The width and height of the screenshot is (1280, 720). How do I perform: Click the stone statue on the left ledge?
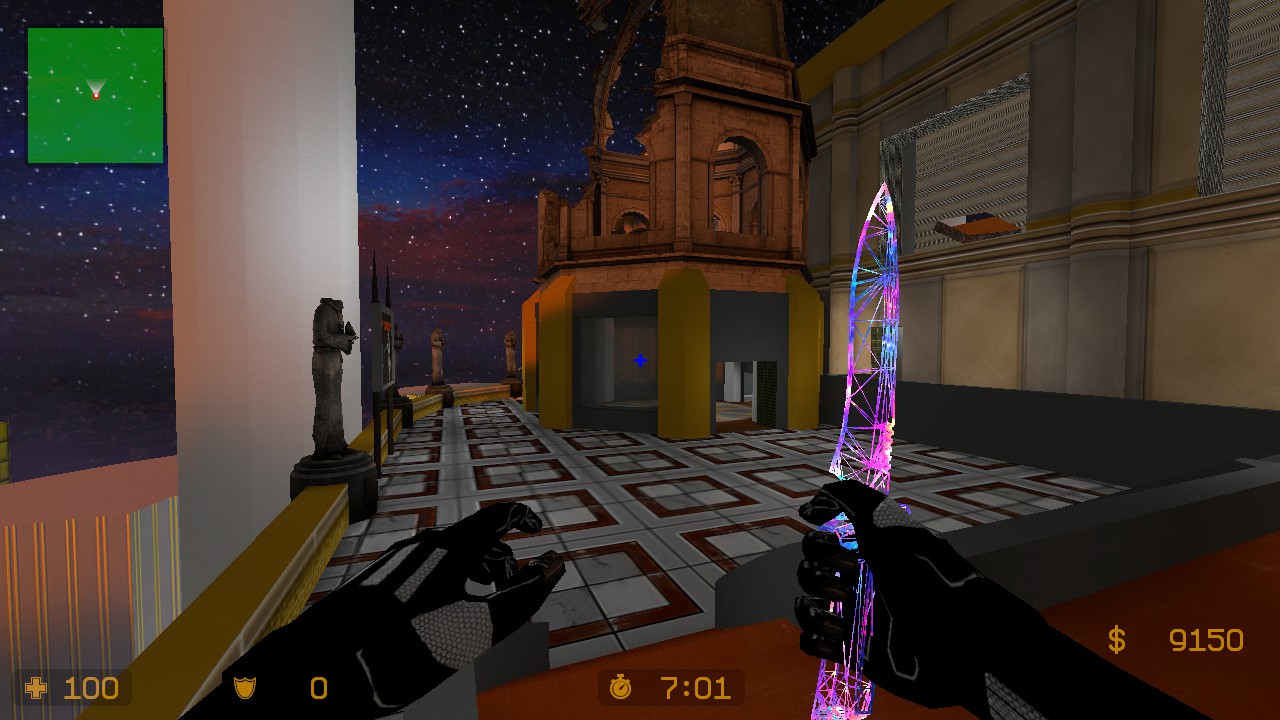coord(330,380)
